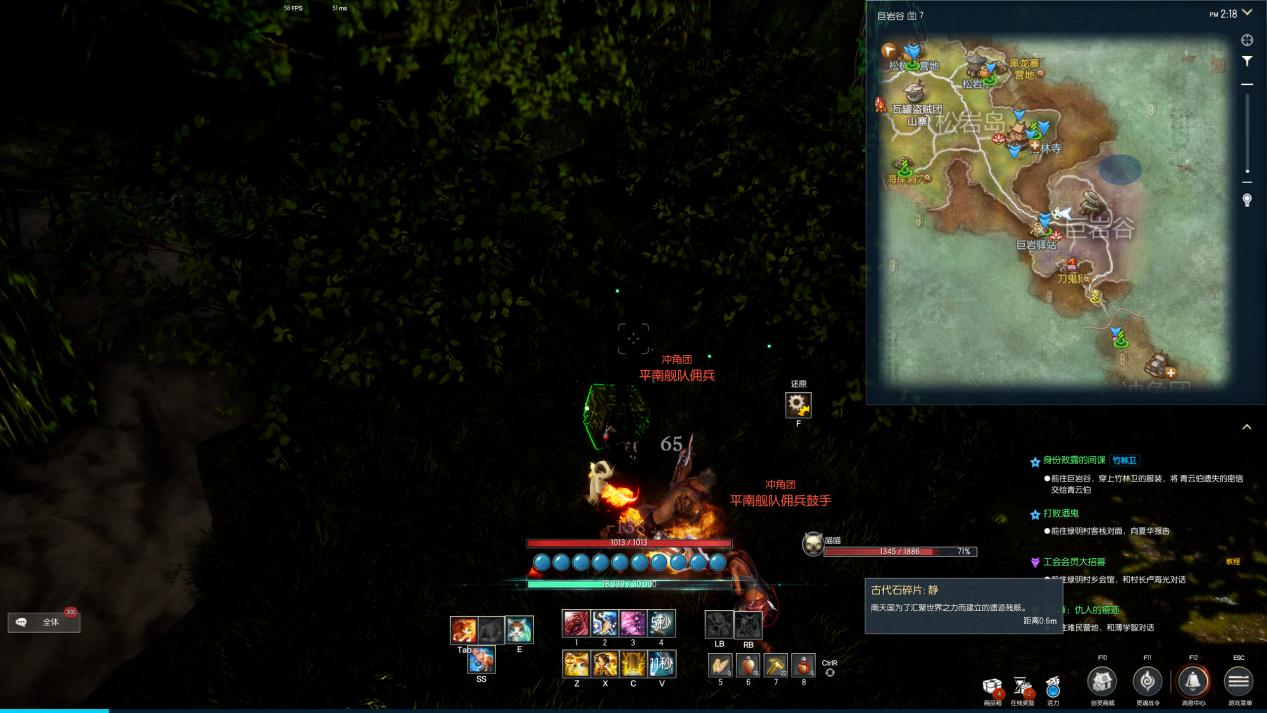
Task: Open the 全体 chat button
Action: (x=44, y=622)
